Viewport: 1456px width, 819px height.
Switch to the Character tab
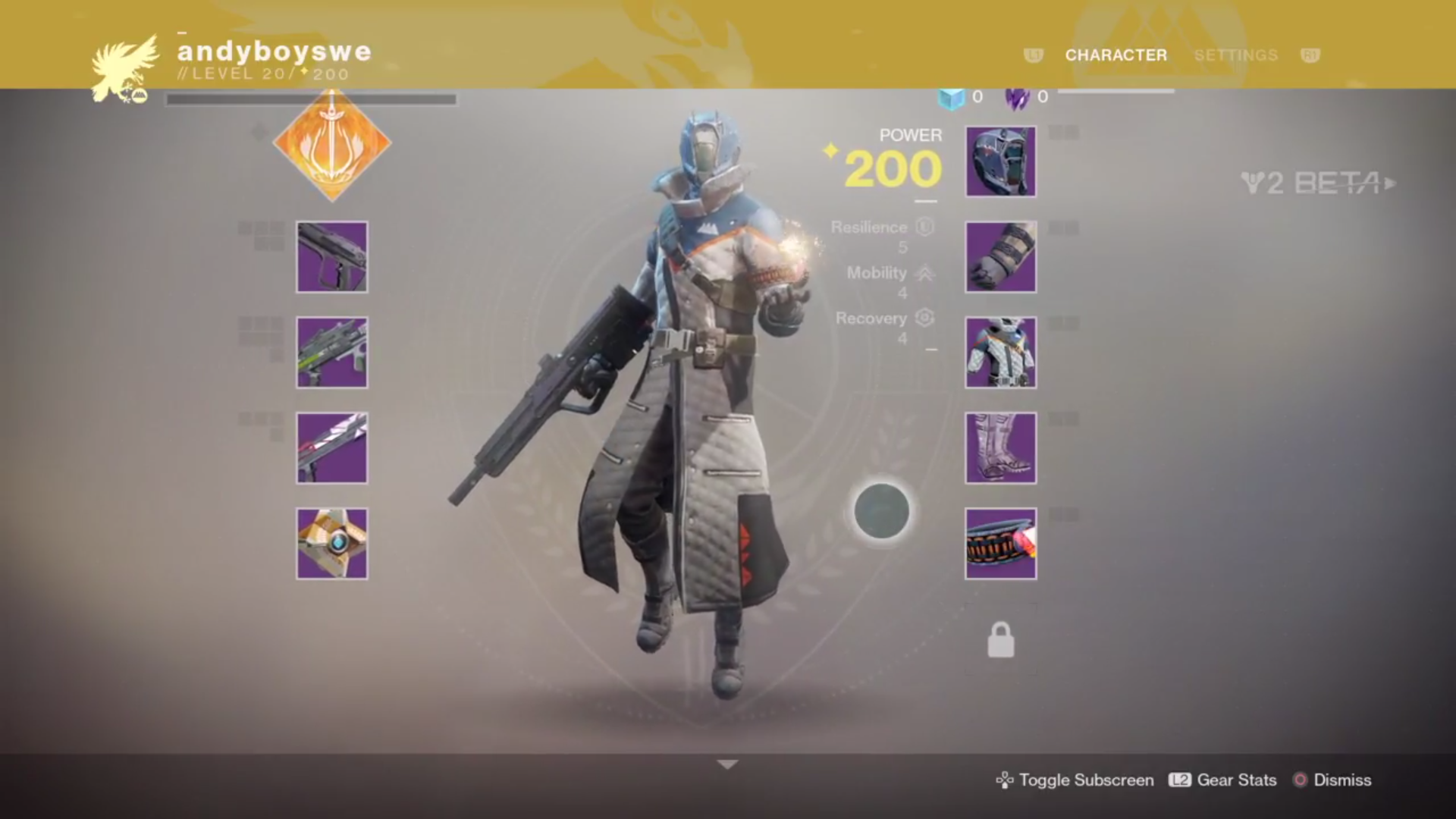[x=1116, y=55]
